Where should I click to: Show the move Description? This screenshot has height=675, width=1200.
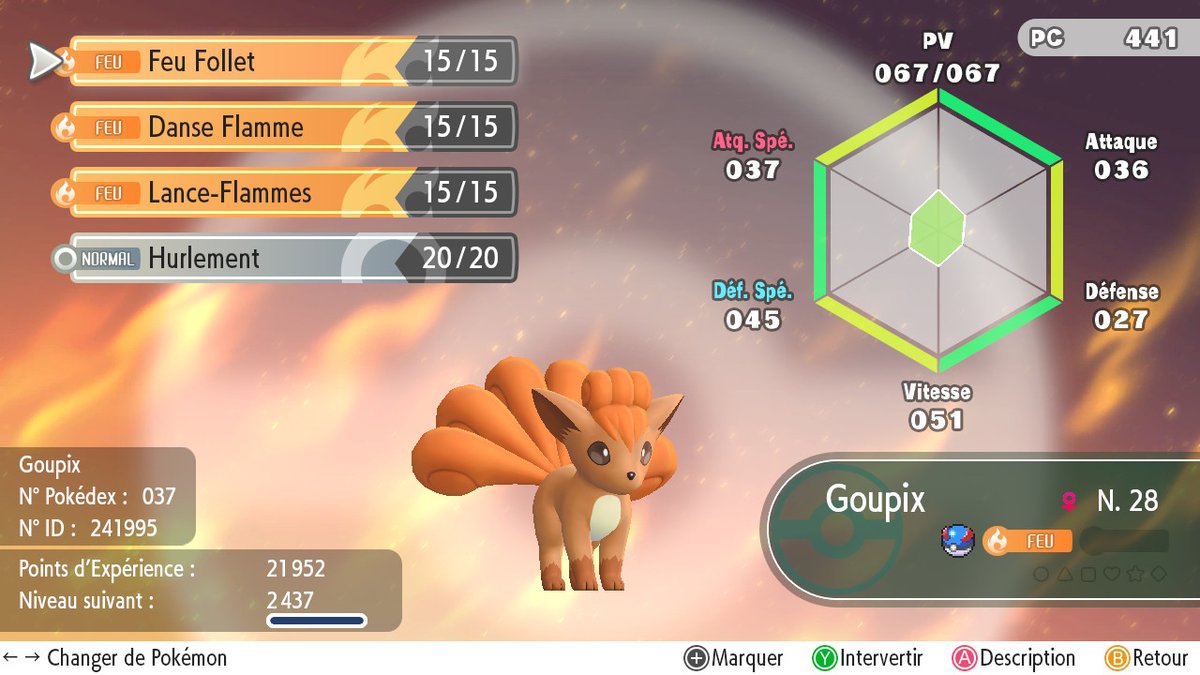[x=1013, y=658]
